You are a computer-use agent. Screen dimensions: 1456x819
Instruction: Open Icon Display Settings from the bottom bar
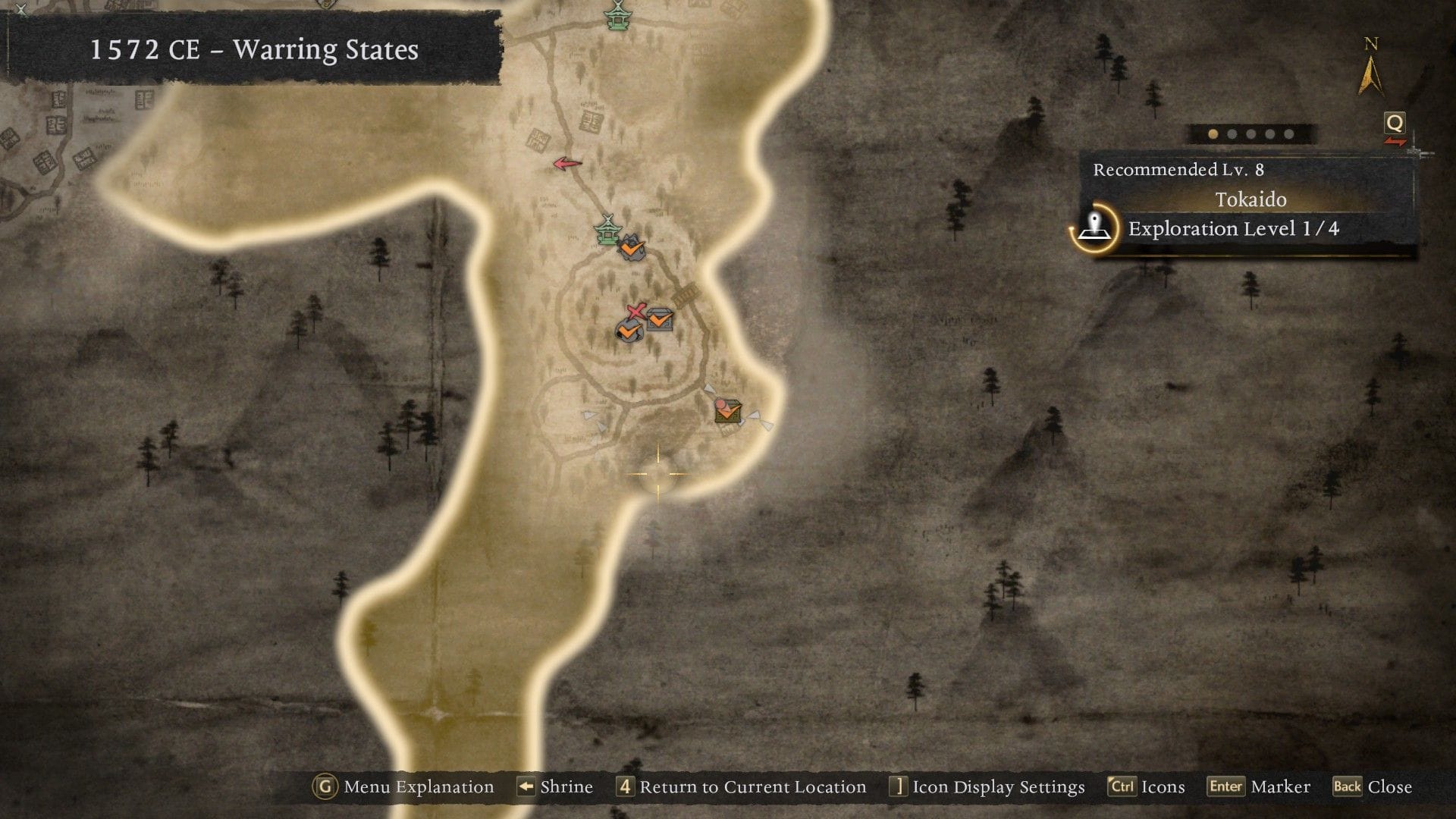(997, 786)
